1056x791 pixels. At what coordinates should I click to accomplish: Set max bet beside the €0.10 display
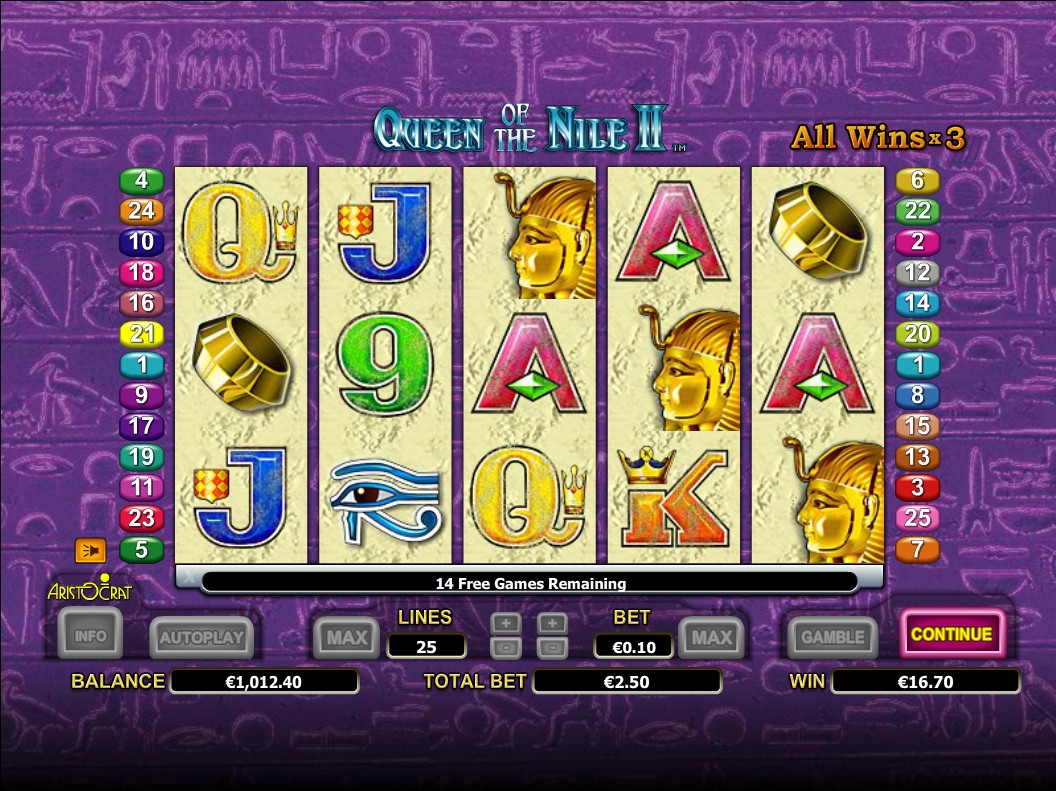tap(713, 637)
